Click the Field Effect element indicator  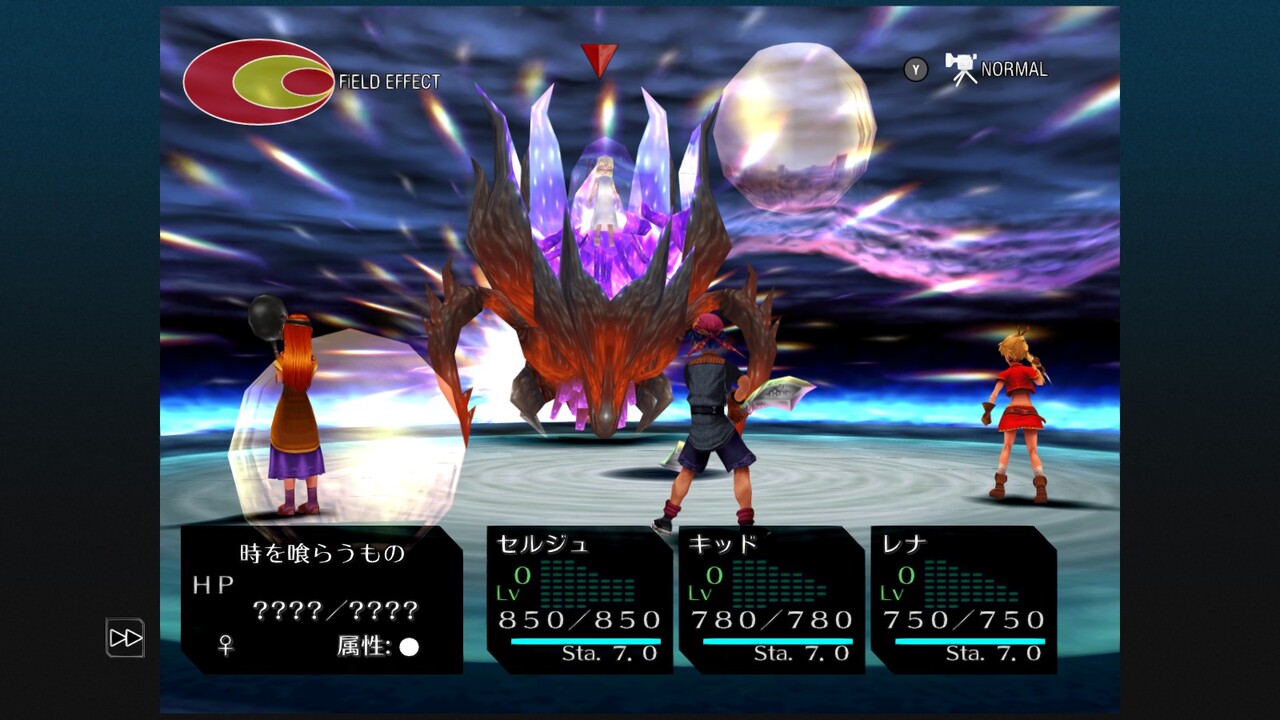[259, 82]
